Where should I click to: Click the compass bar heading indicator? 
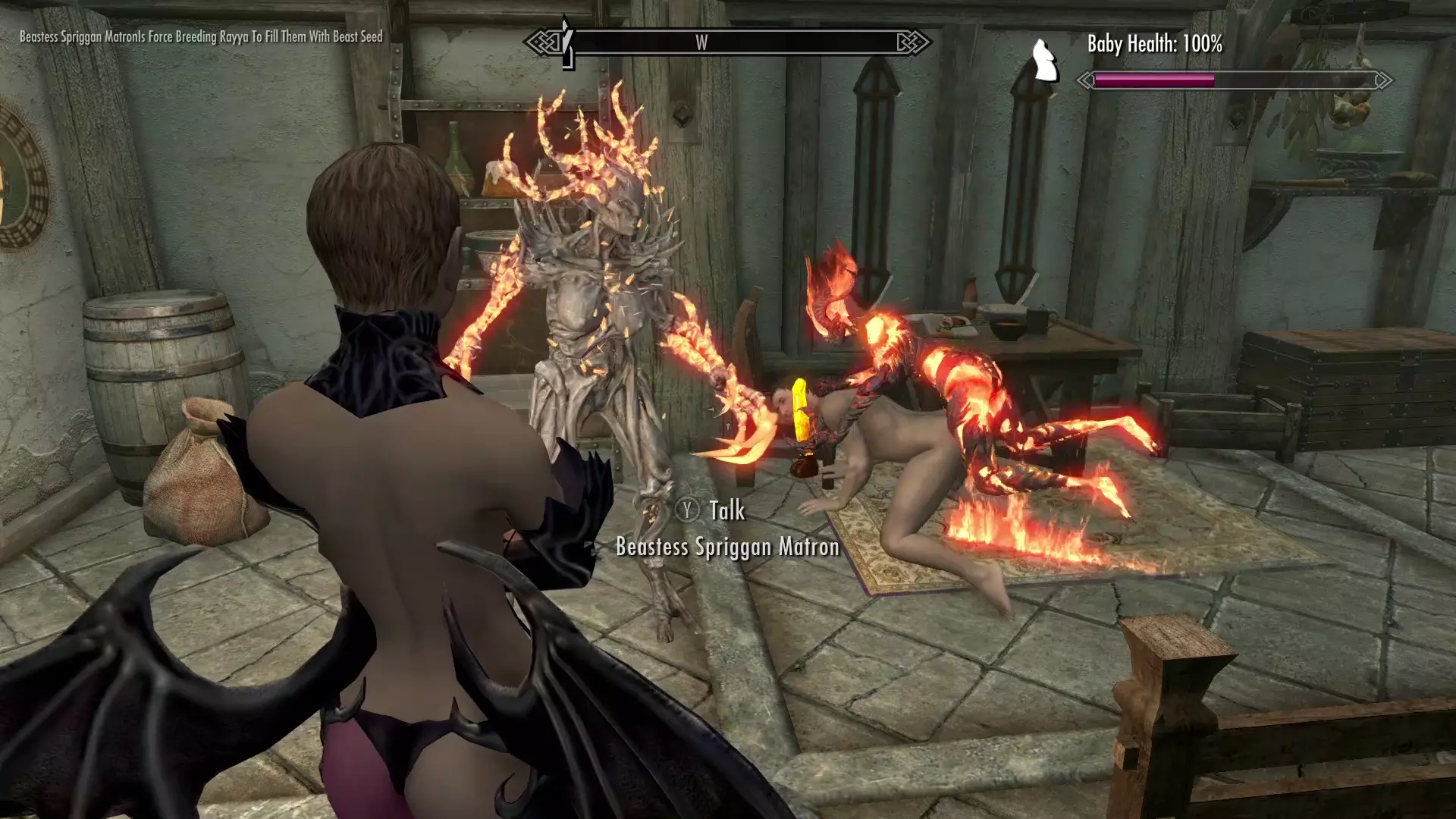point(701,43)
